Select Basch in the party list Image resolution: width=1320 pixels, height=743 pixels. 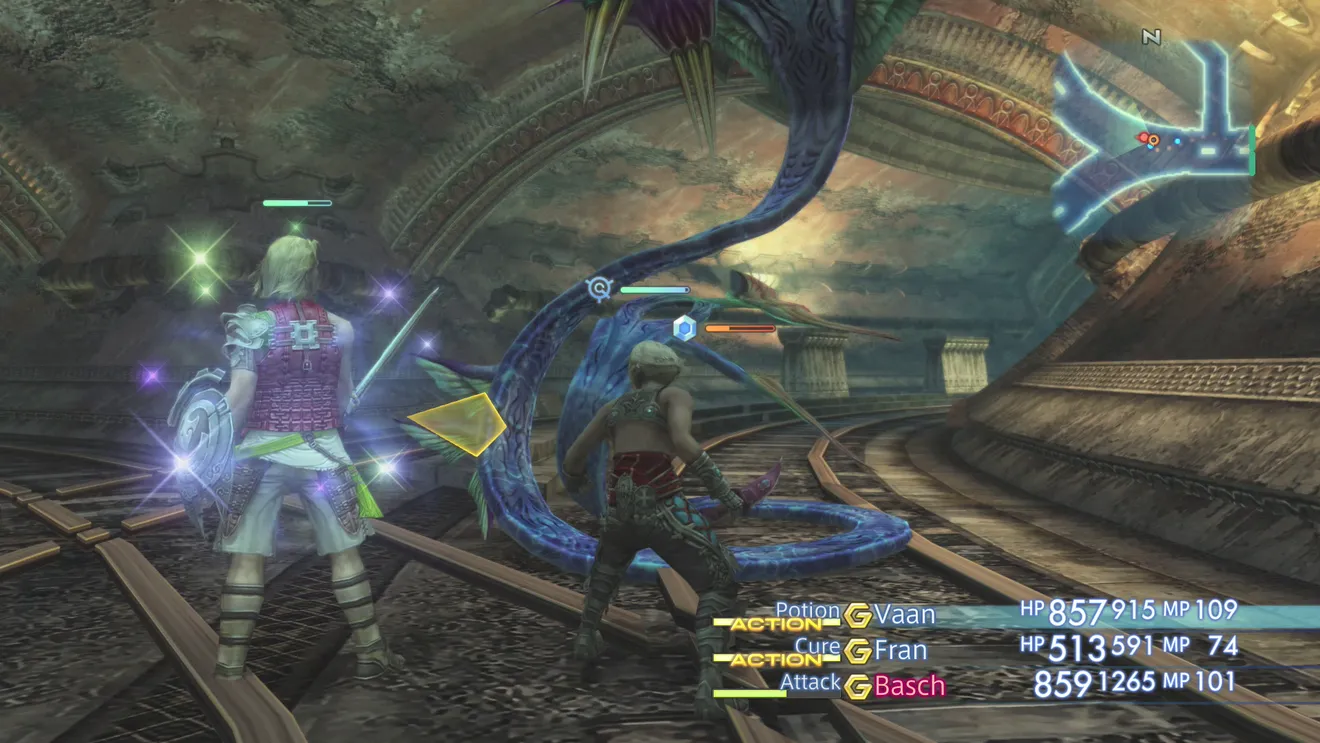point(909,686)
